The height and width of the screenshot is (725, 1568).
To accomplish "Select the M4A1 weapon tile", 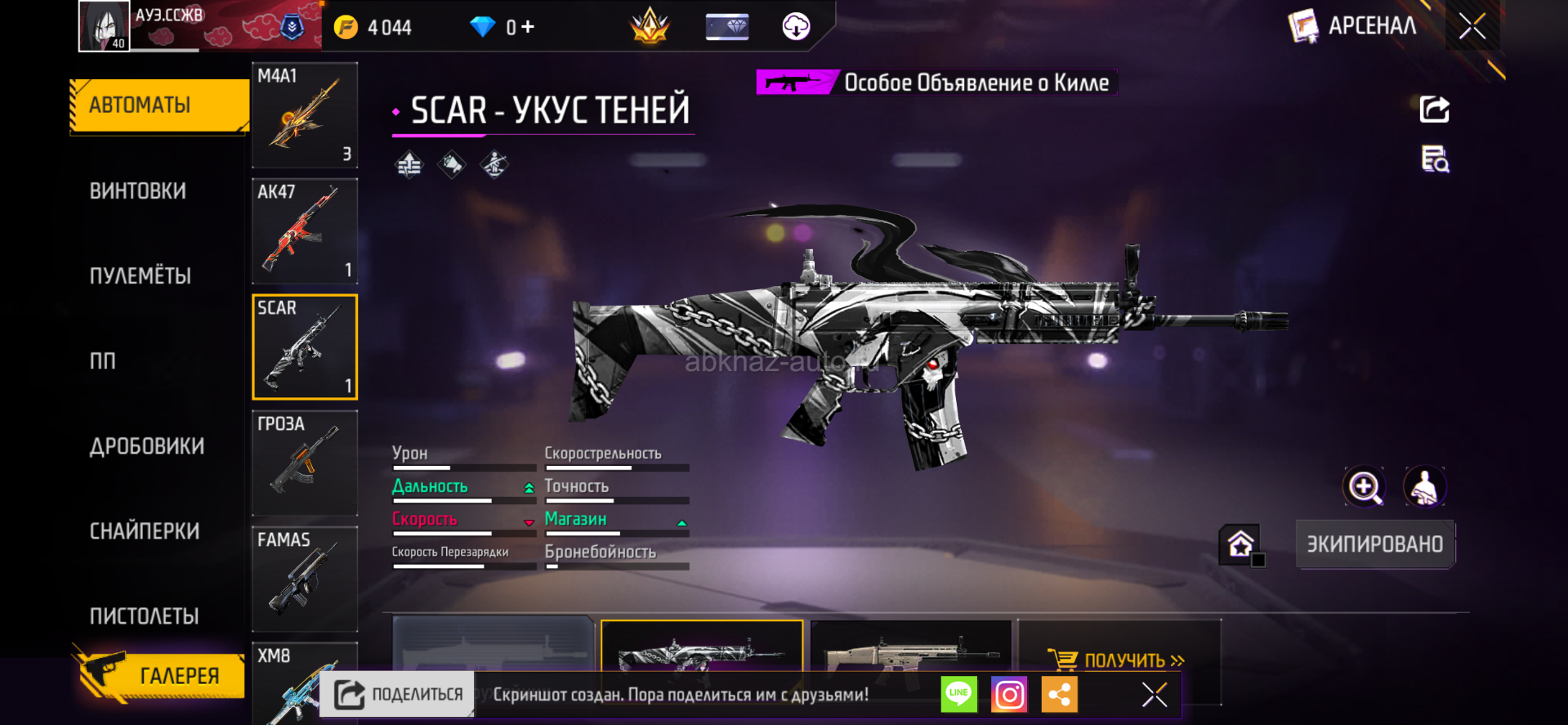I will [305, 115].
